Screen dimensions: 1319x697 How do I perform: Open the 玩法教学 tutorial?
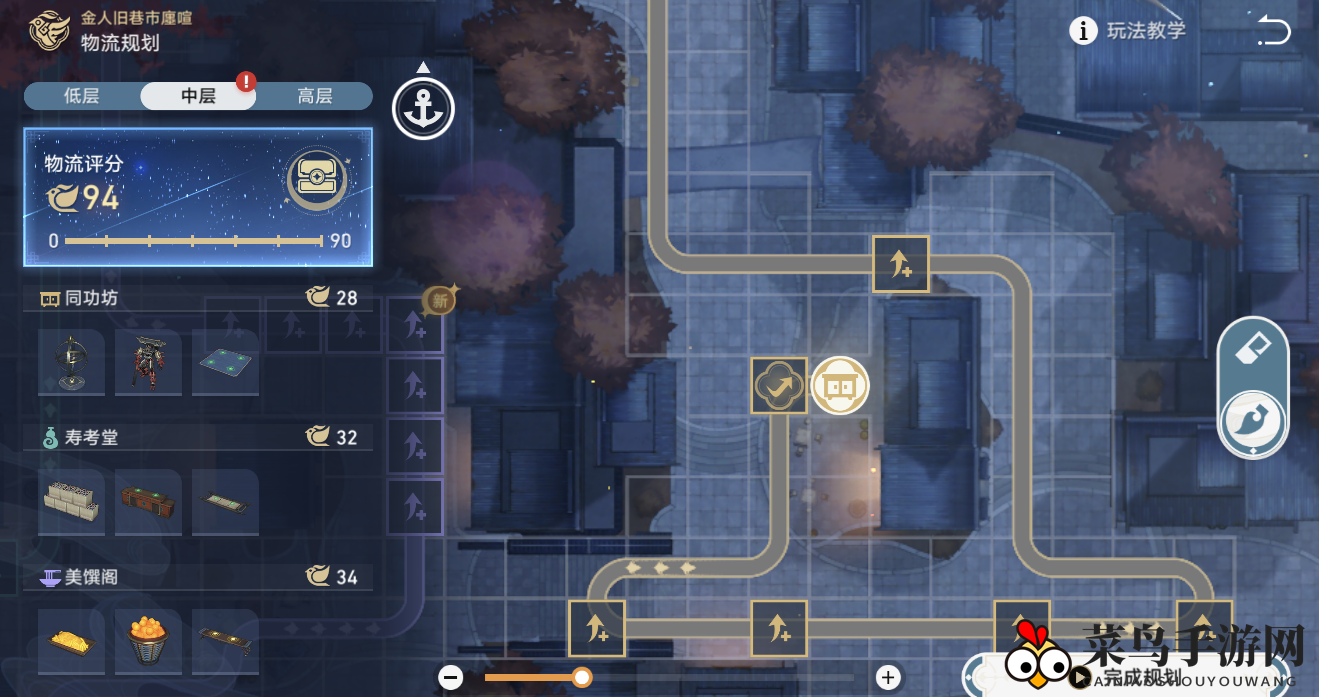pyautogui.click(x=1128, y=31)
